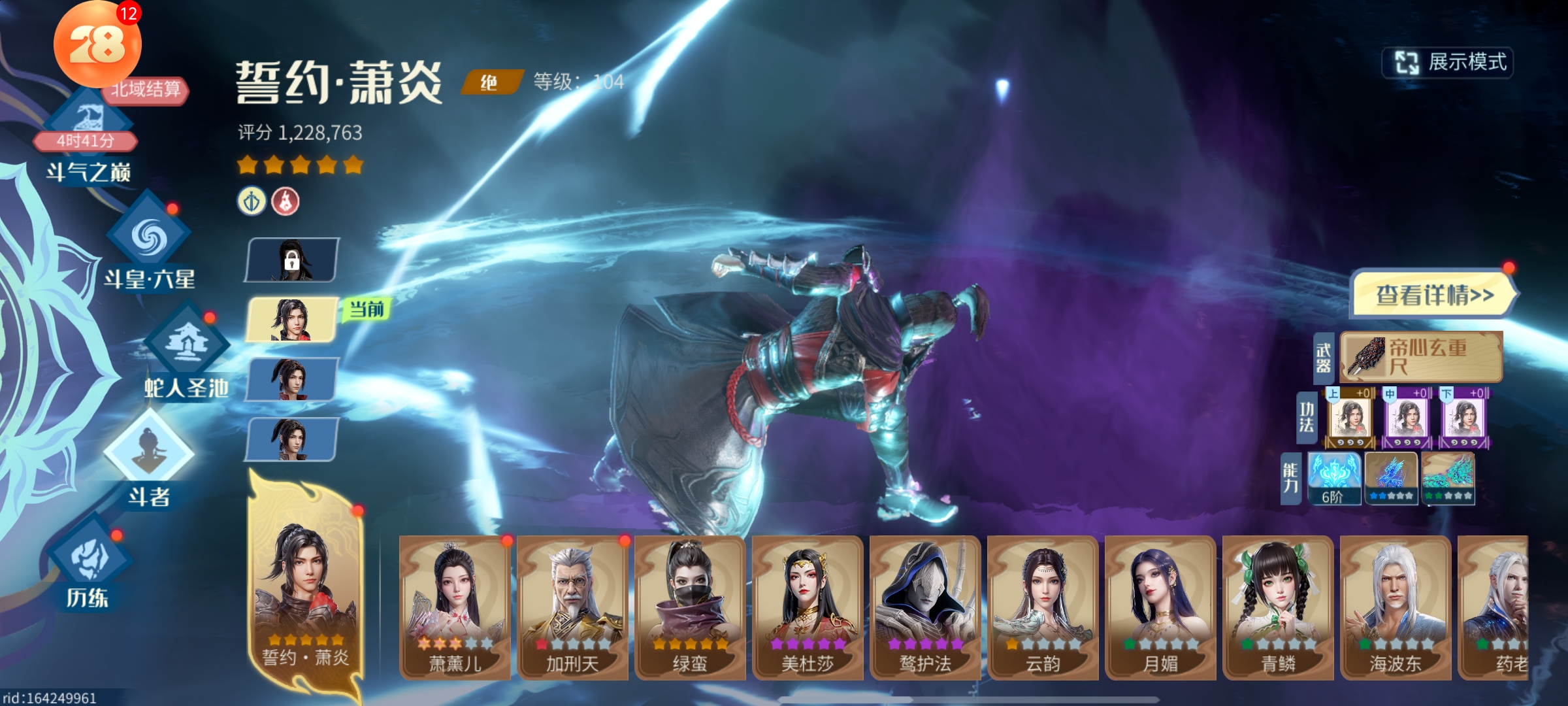The image size is (1568, 706).
Task: Pick the 绿蛮 character card
Action: 690,607
